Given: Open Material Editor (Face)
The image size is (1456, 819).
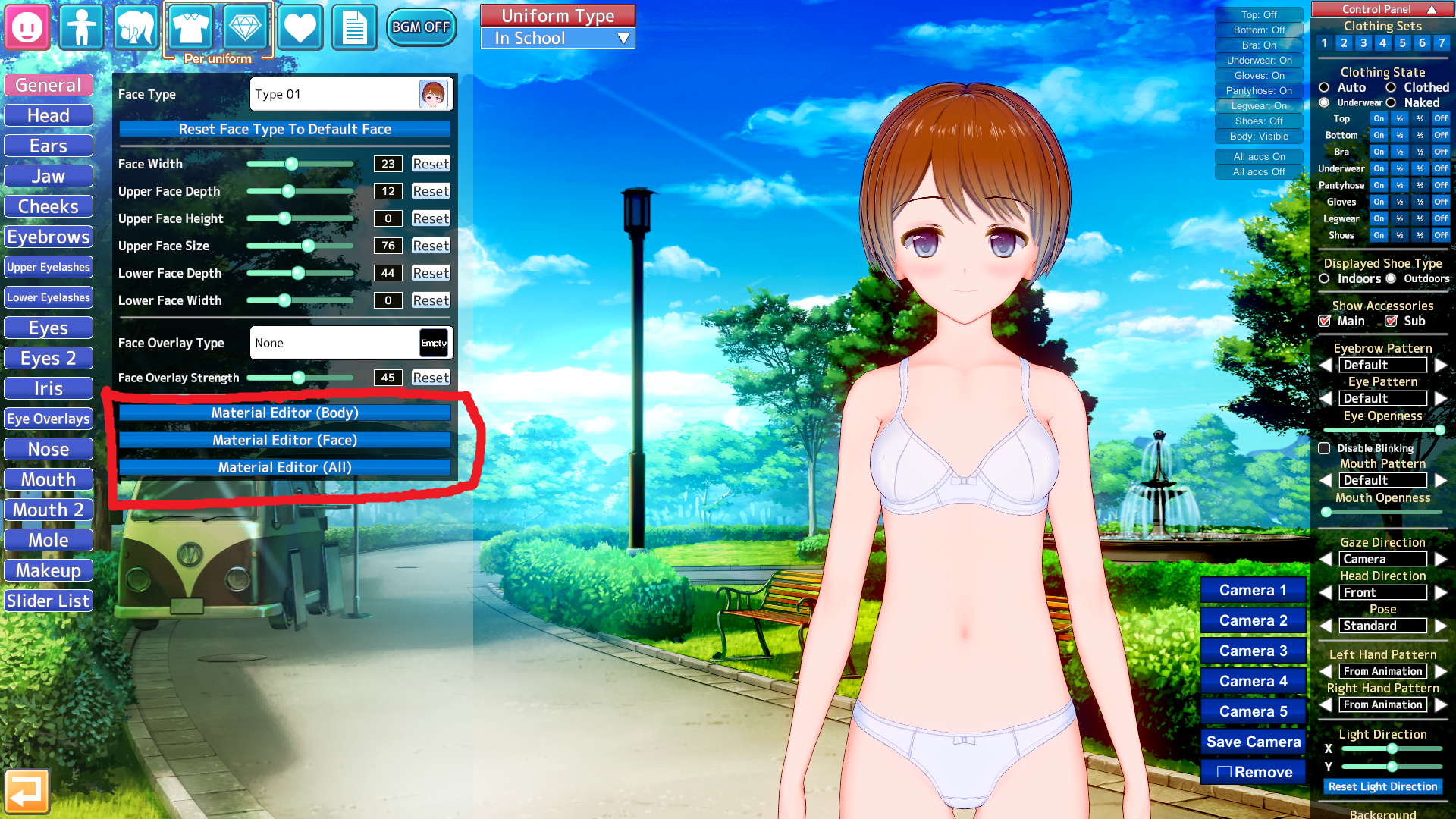Looking at the screenshot, I should pos(284,440).
